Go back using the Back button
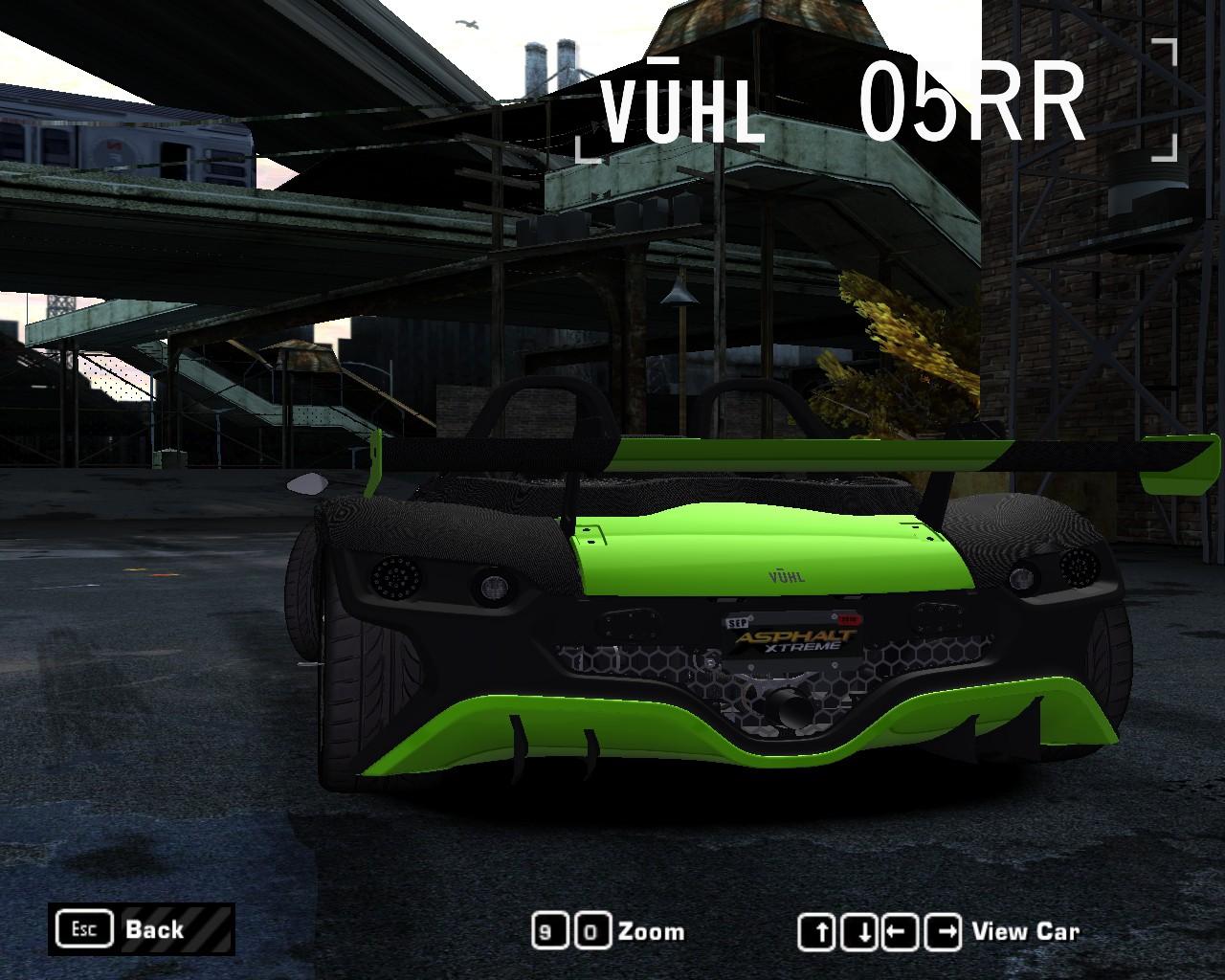Viewport: 1225px width, 980px height. tap(142, 929)
